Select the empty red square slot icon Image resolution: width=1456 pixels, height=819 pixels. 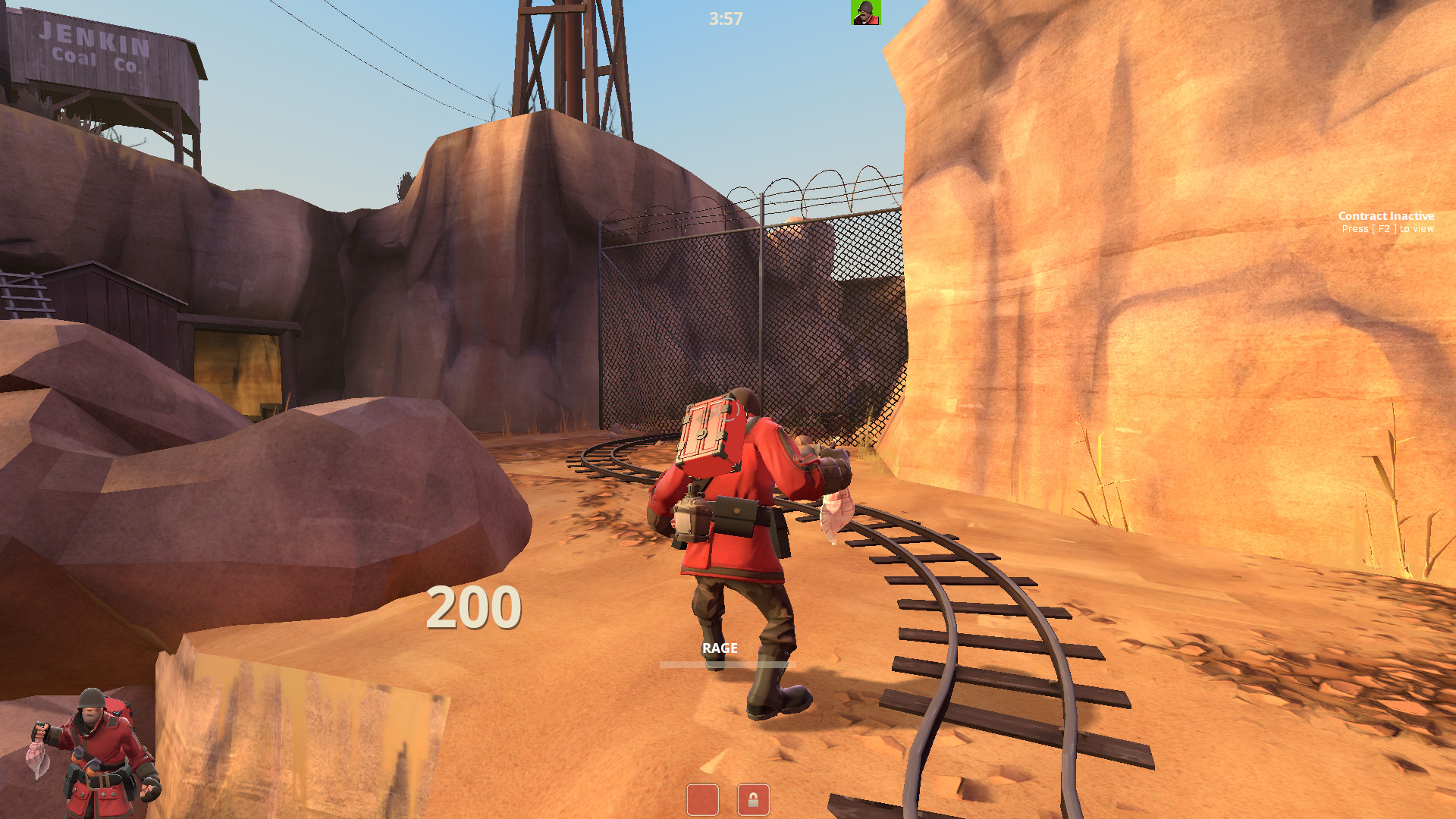pyautogui.click(x=704, y=800)
